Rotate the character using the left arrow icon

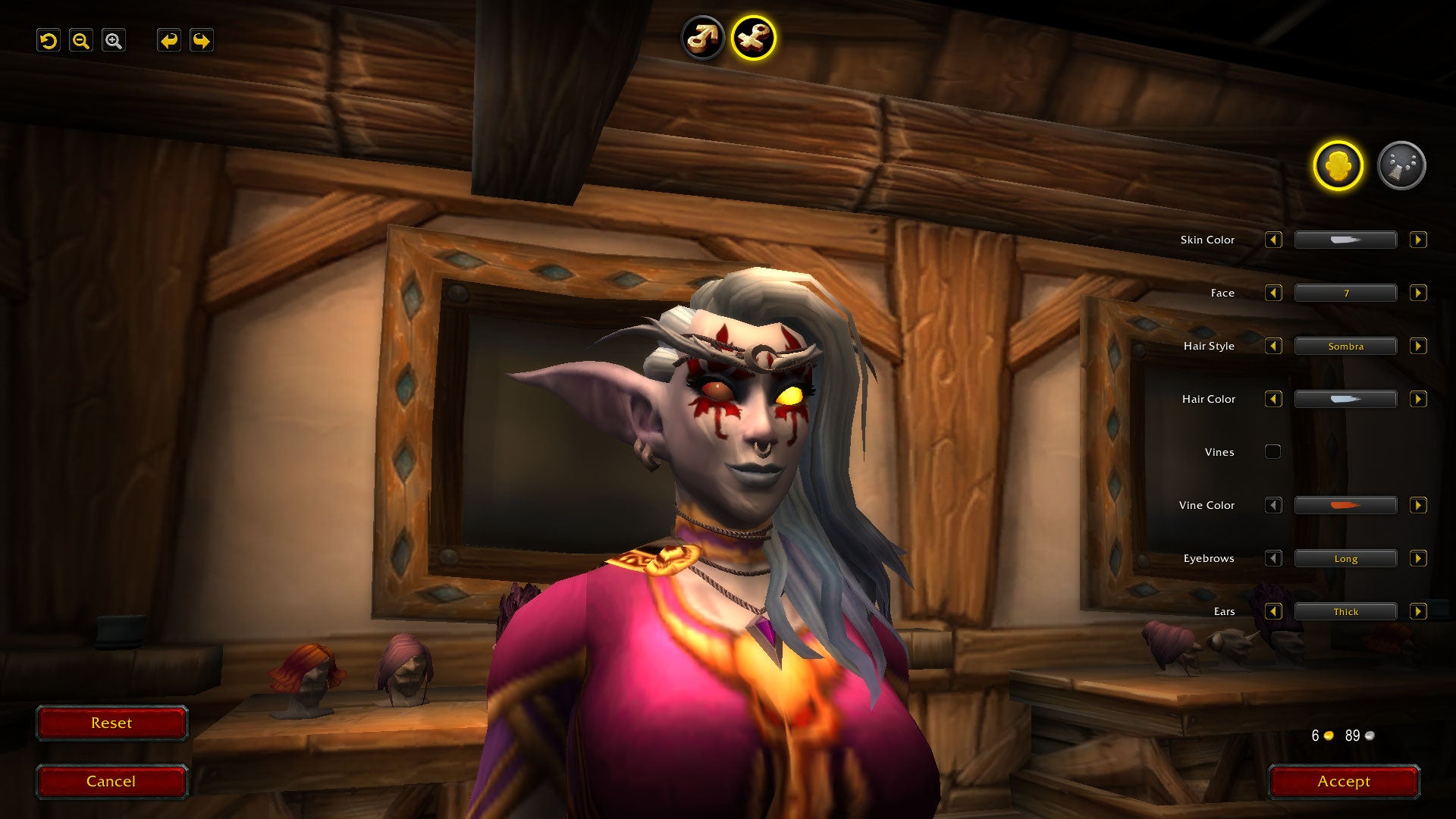(168, 40)
